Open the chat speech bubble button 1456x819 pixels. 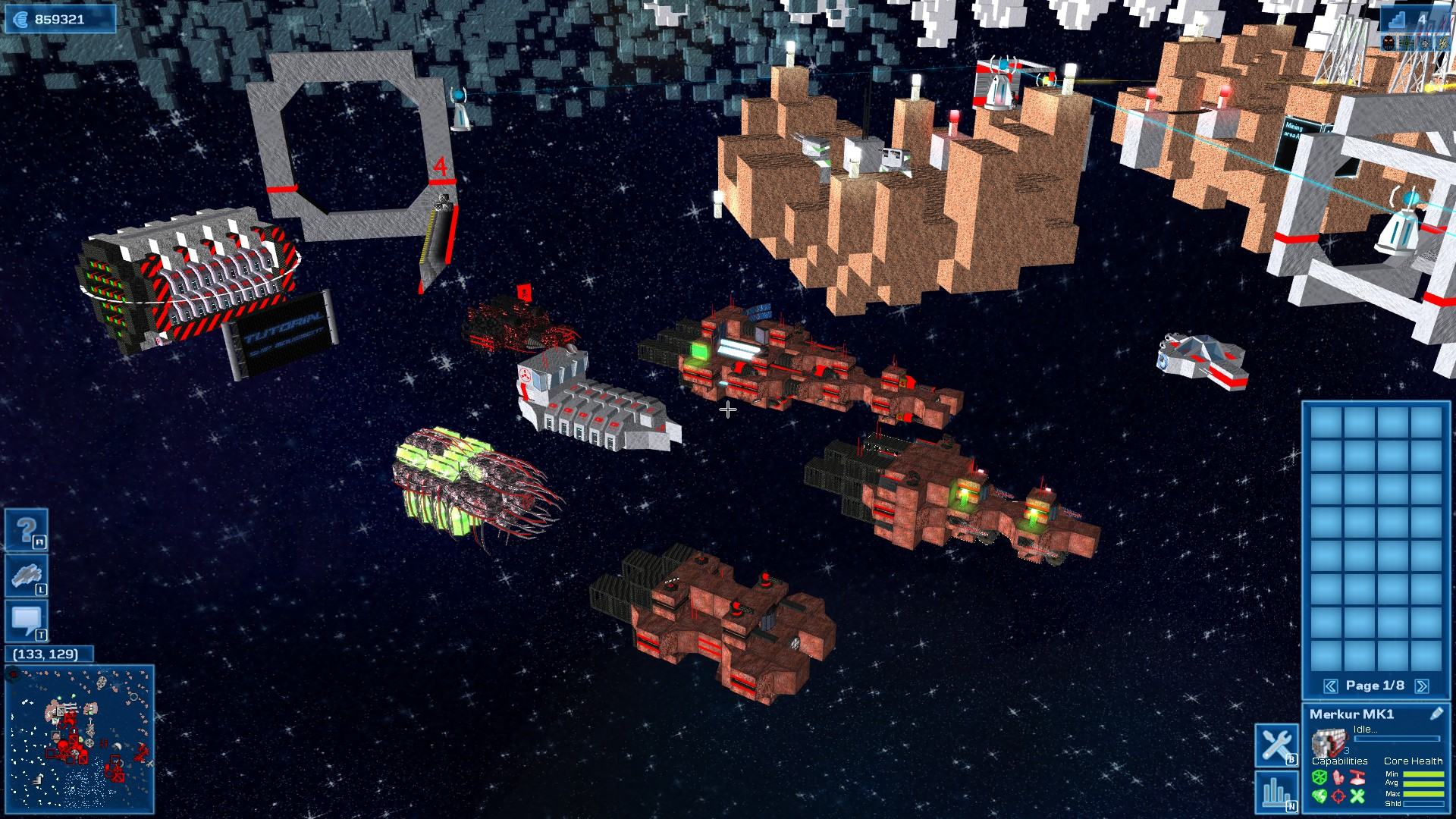pos(27,621)
